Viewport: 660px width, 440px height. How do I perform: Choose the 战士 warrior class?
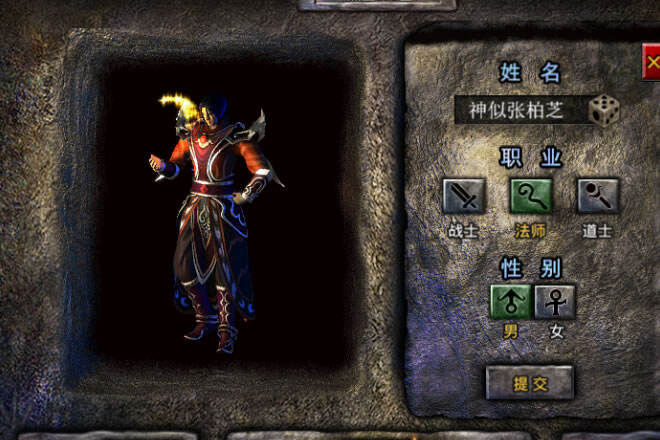point(464,197)
